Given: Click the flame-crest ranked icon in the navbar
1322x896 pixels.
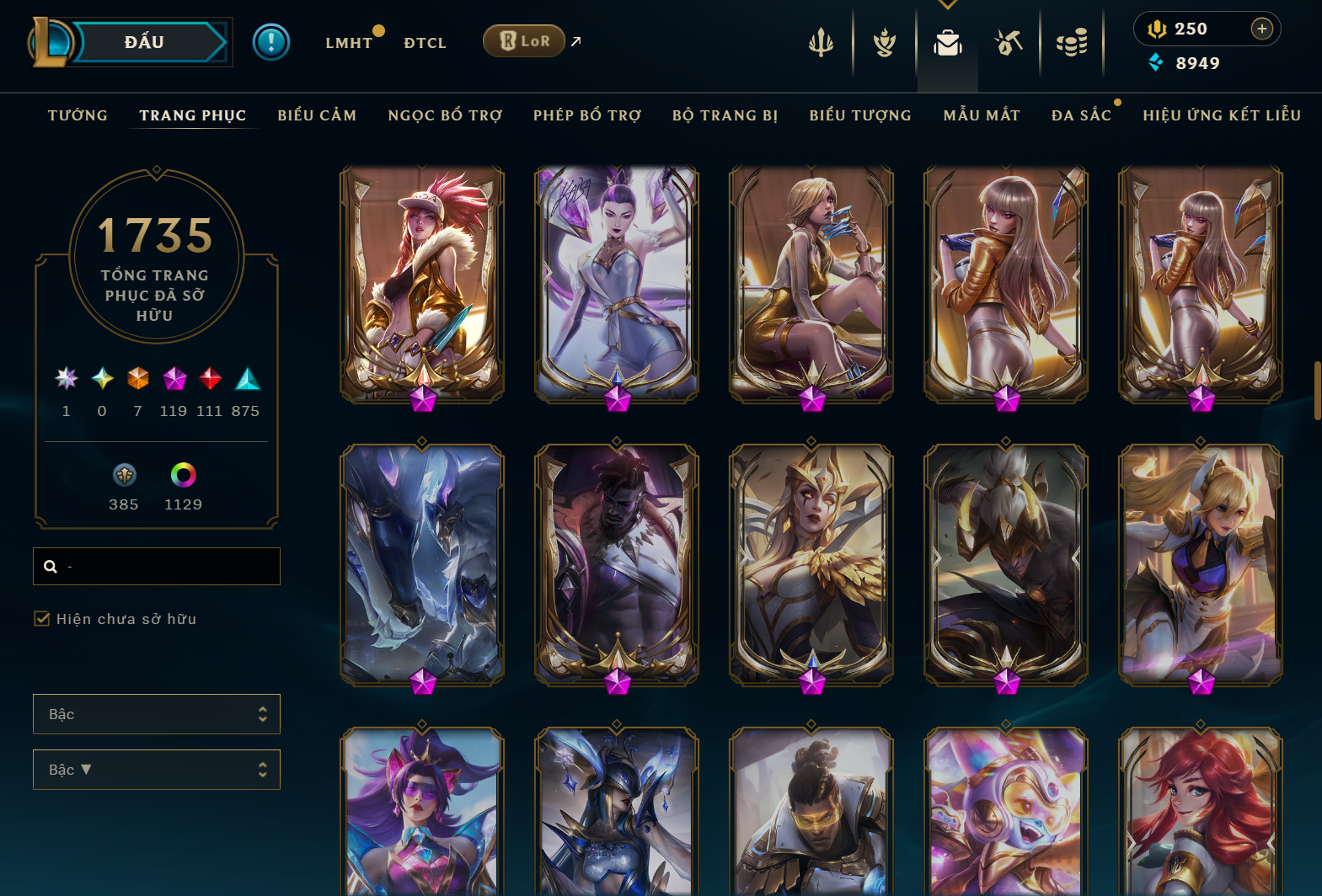Looking at the screenshot, I should 884,41.
